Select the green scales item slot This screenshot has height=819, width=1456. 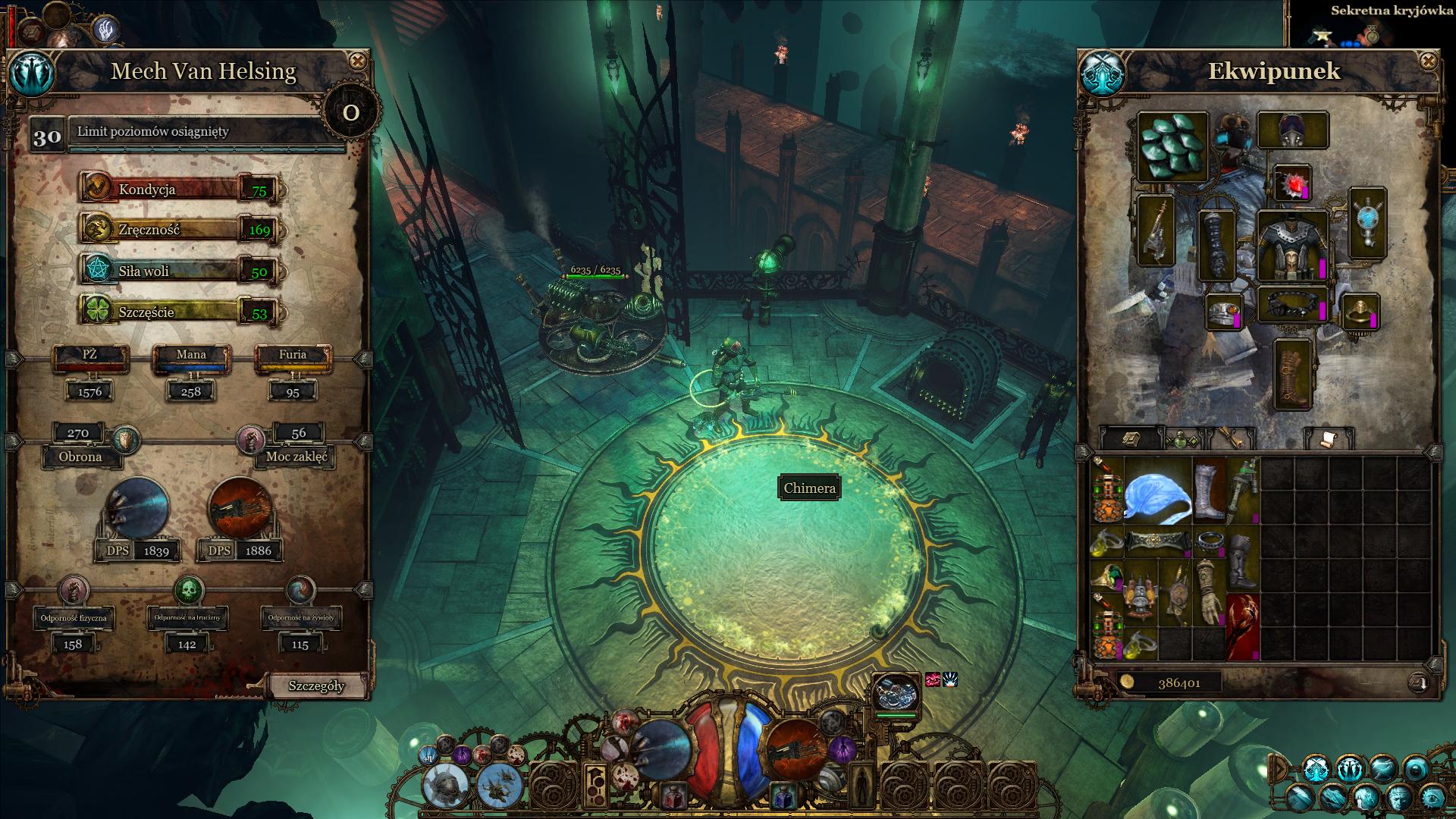1172,146
